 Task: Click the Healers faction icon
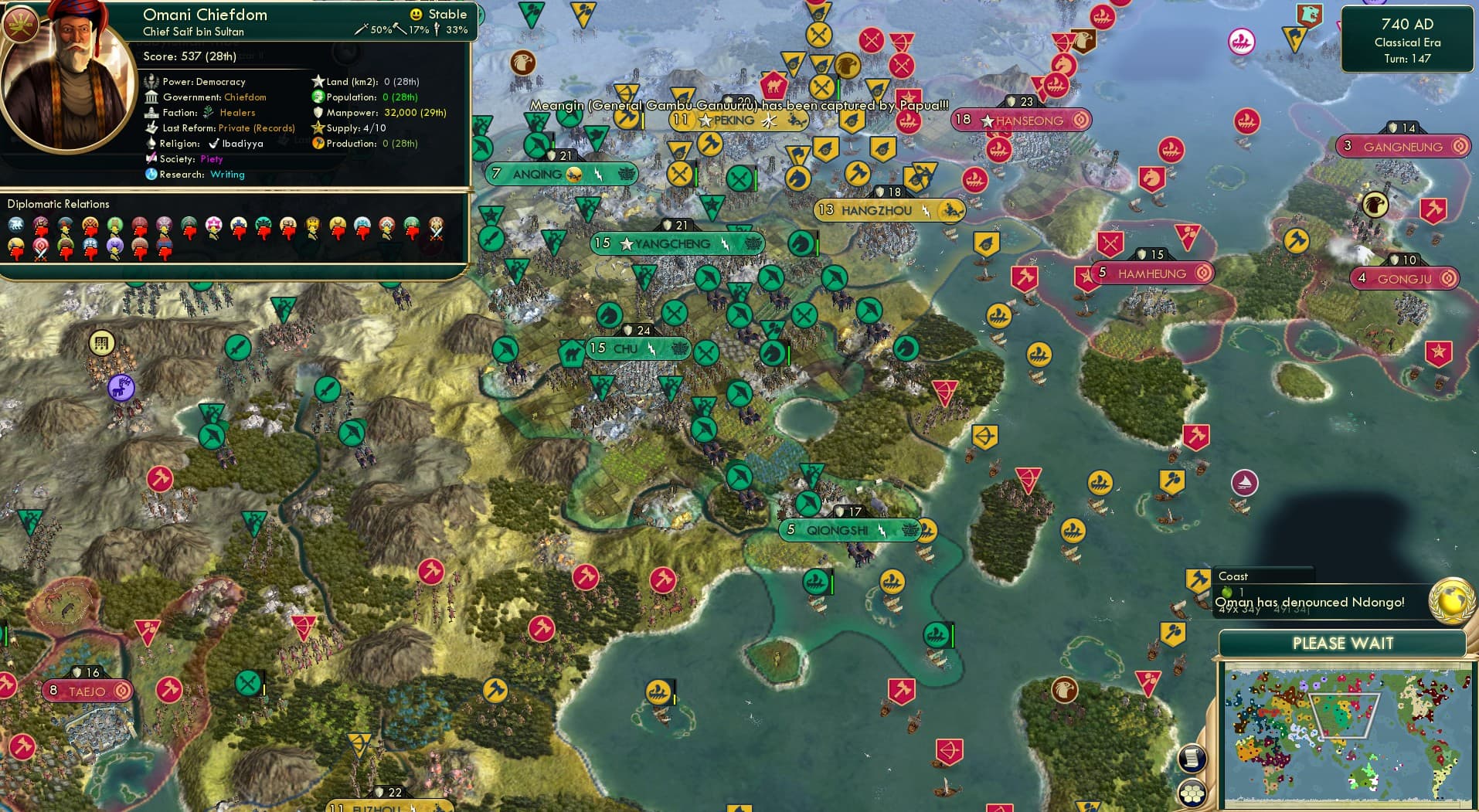pos(206,112)
